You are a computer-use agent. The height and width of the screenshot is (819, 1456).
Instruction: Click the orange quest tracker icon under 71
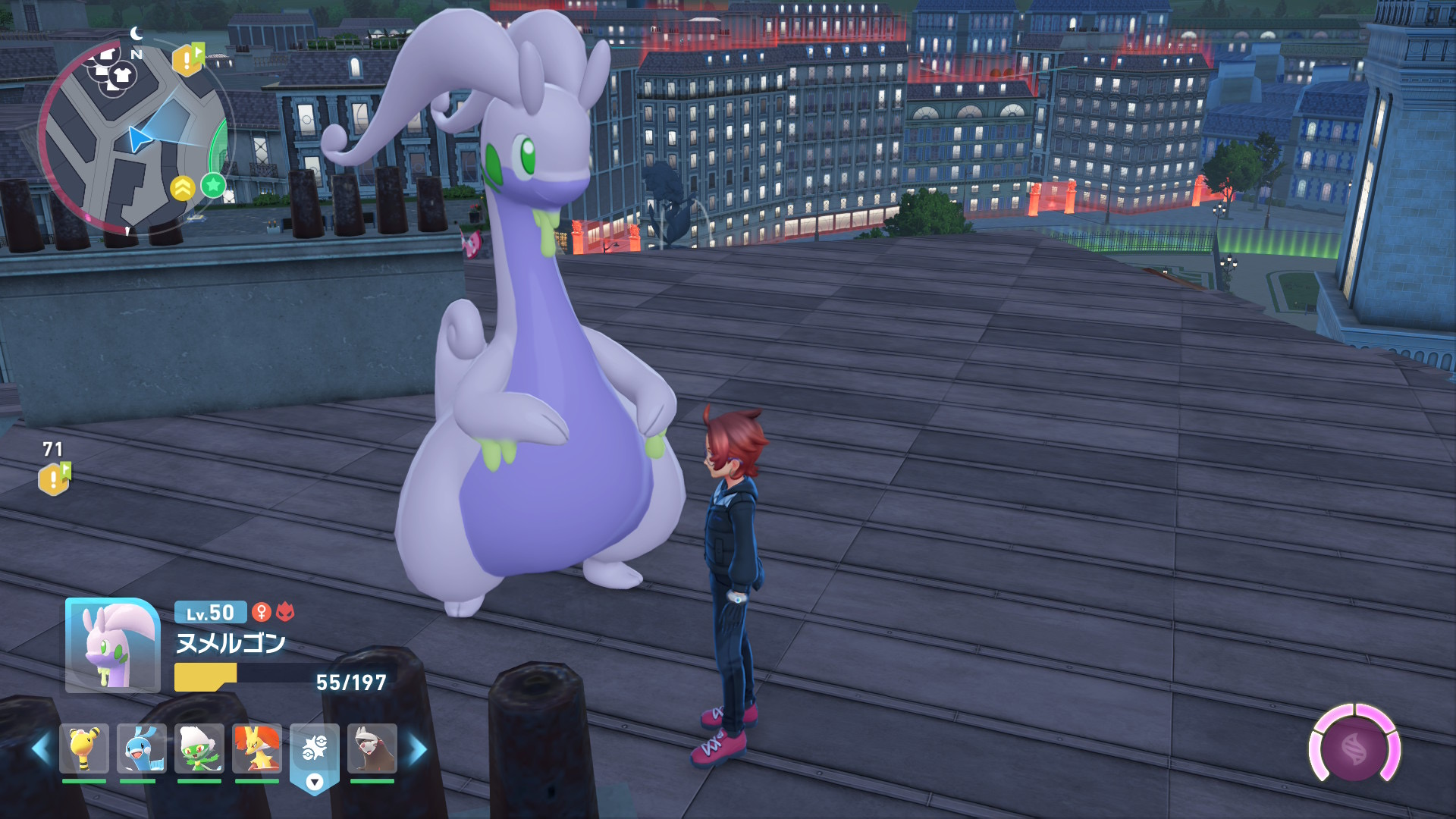54,479
